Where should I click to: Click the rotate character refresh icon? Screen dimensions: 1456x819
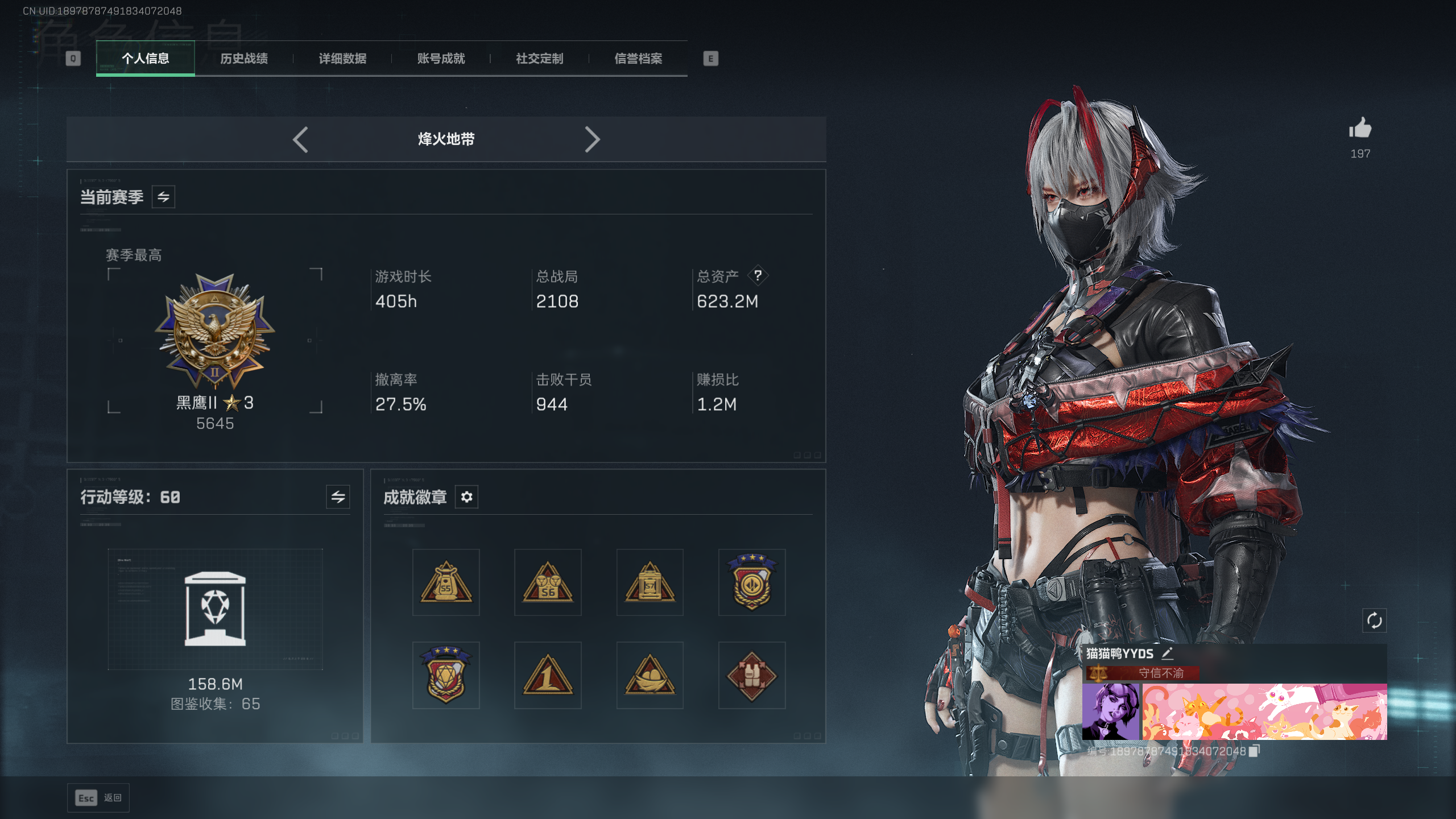(1374, 621)
